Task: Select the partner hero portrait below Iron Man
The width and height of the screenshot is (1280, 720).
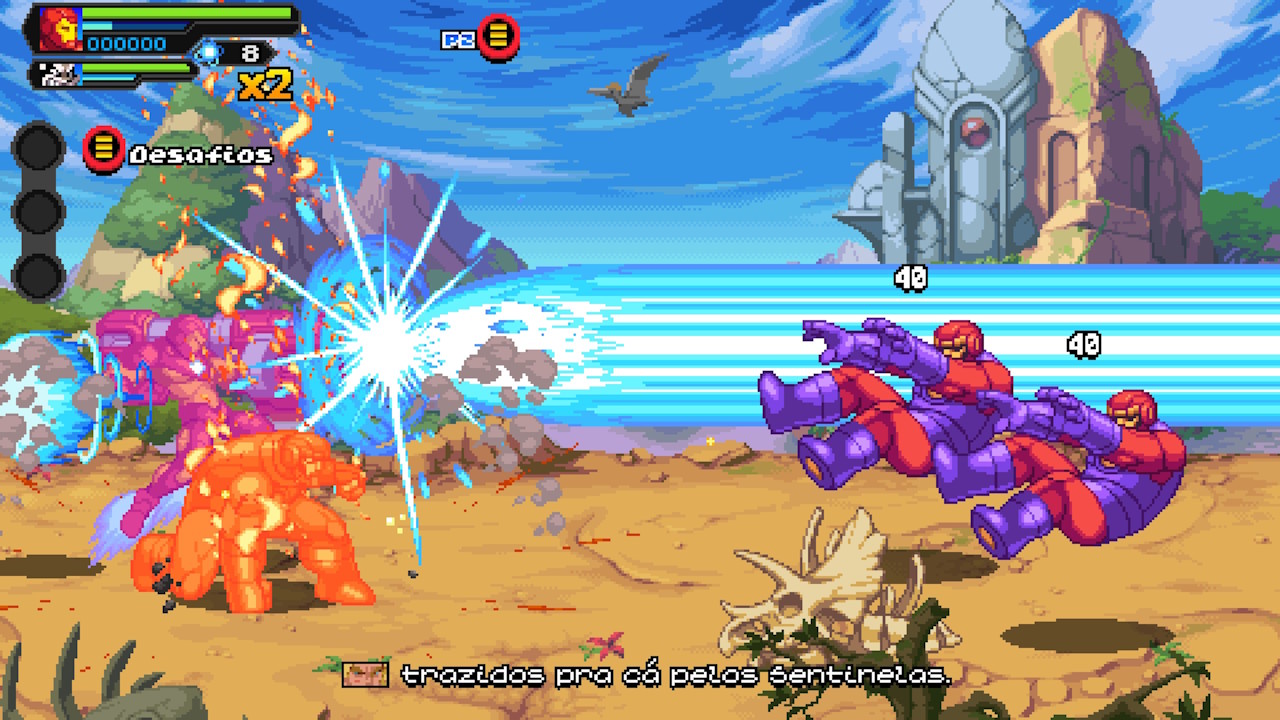Action: point(54,73)
